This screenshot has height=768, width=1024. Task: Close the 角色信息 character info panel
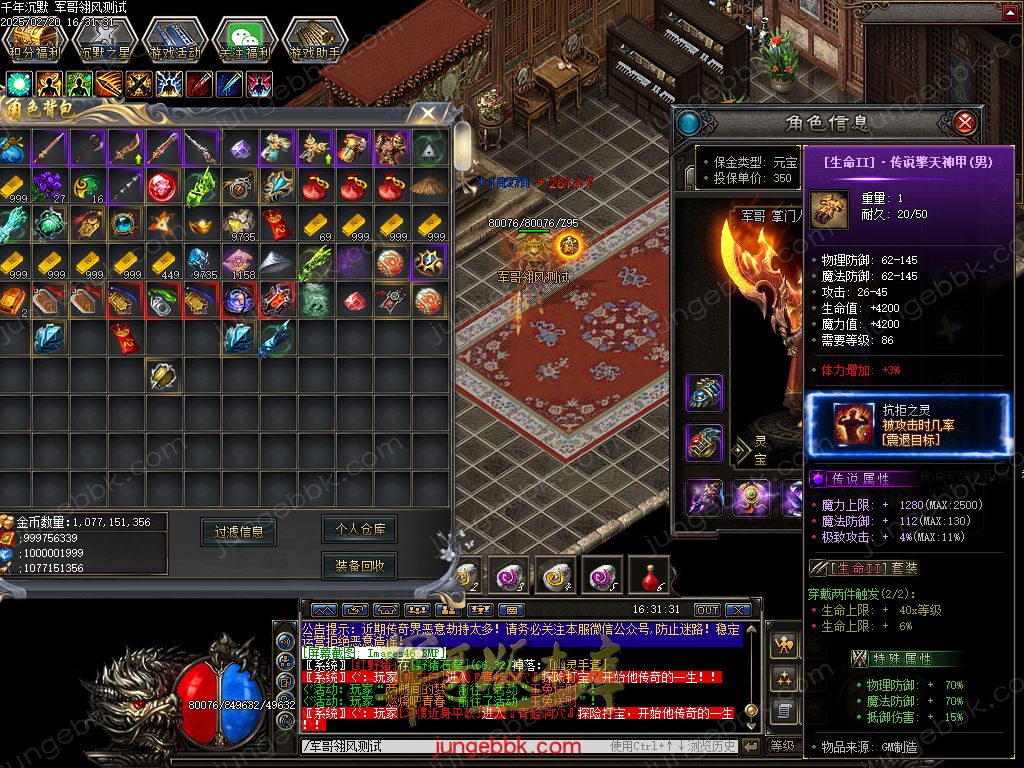click(x=964, y=123)
